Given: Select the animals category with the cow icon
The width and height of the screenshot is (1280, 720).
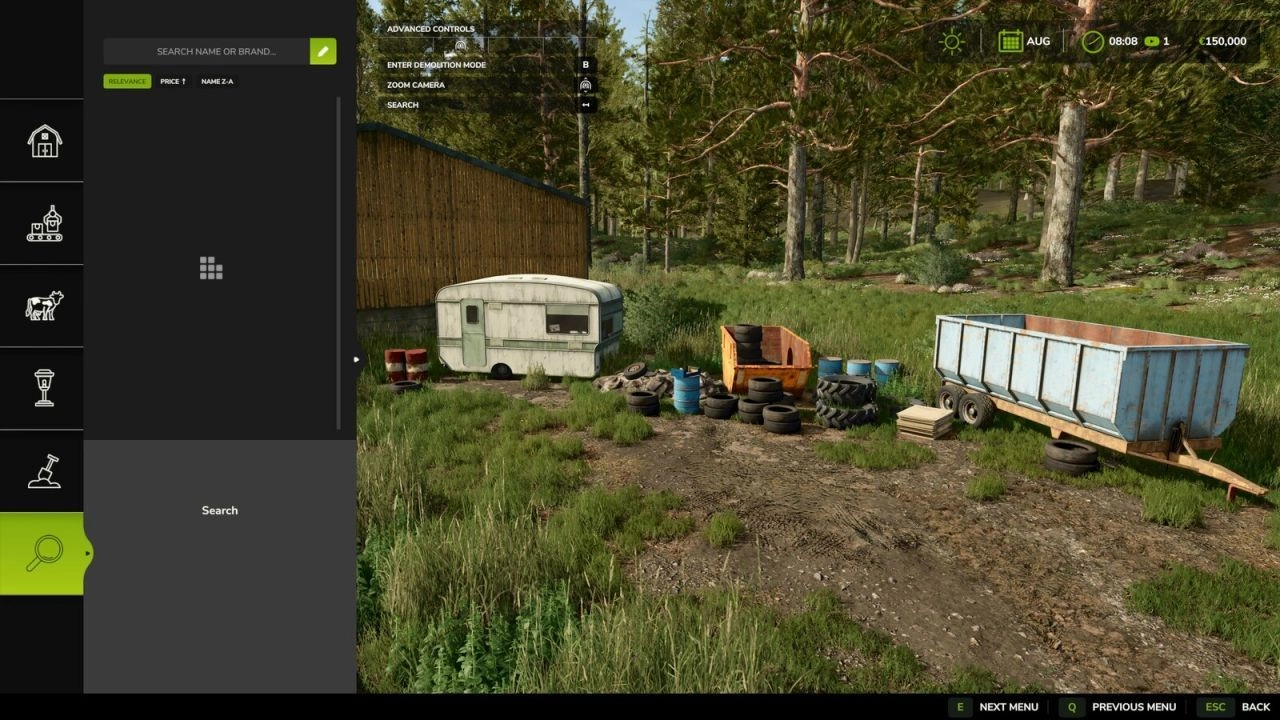Looking at the screenshot, I should click(42, 307).
